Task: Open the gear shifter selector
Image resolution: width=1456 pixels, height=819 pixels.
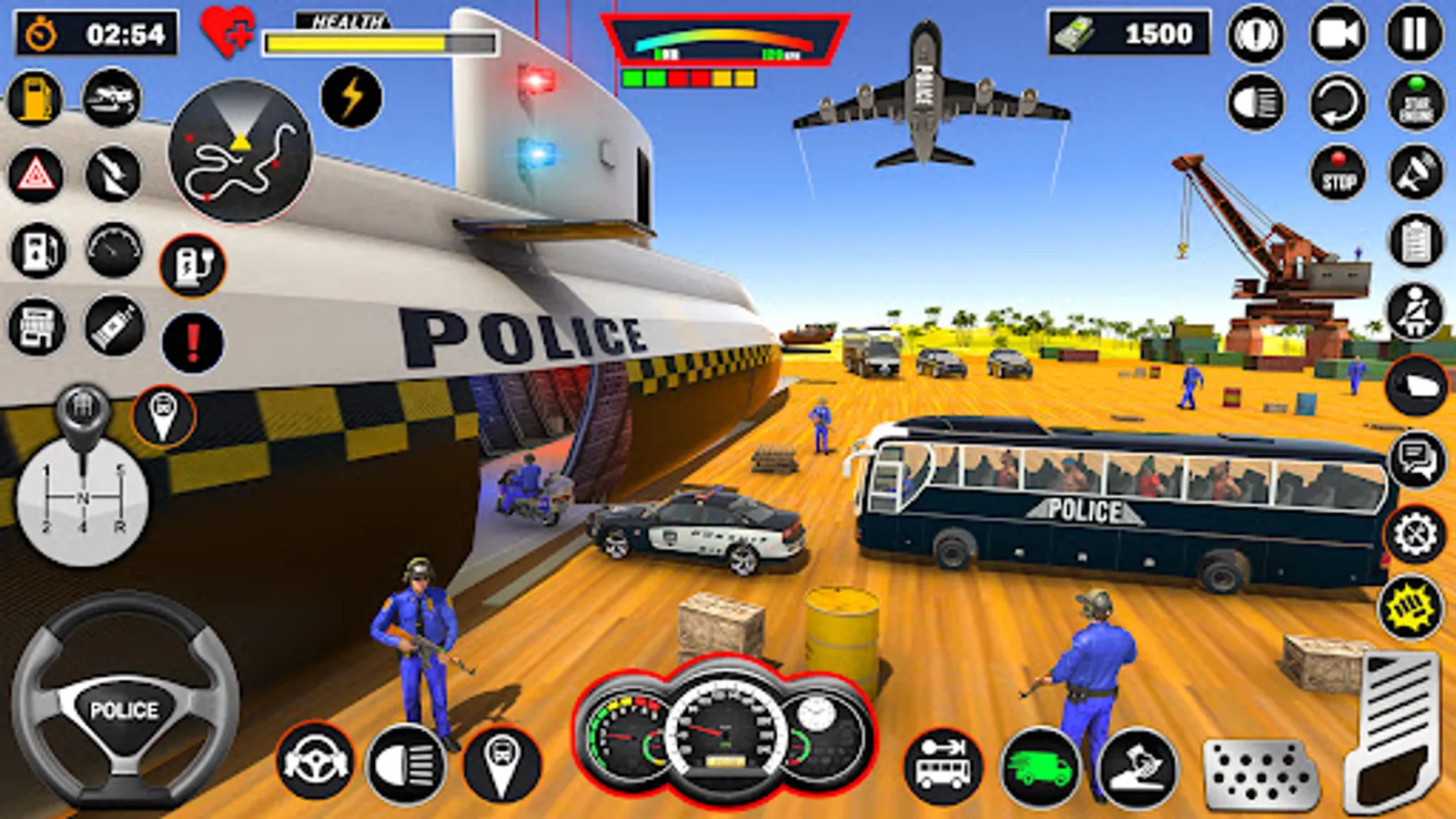Action: click(80, 496)
